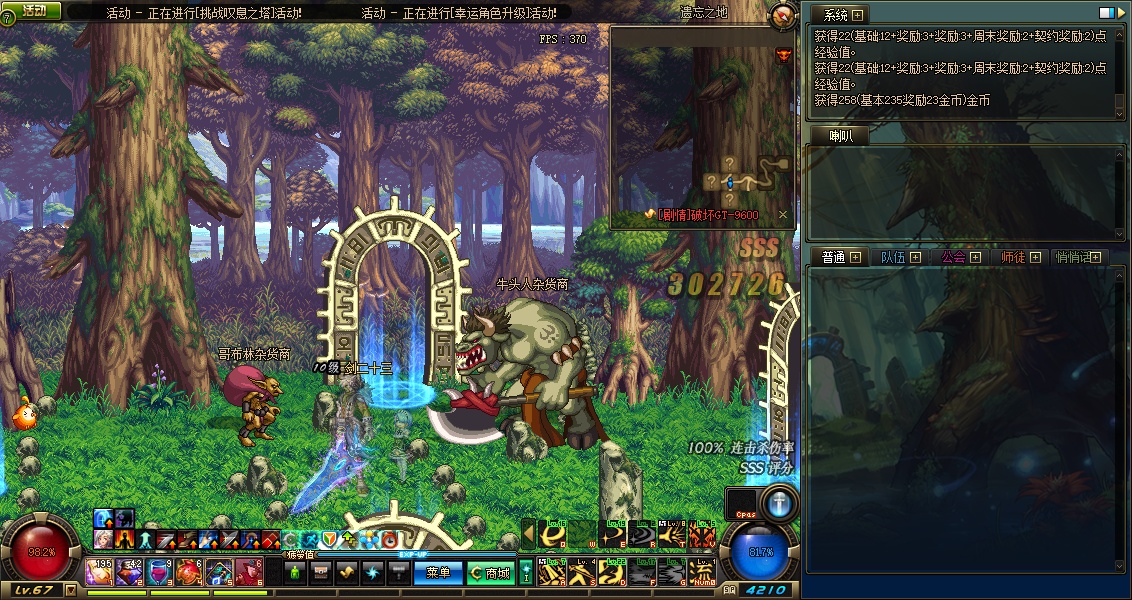This screenshot has width=1132, height=600.
Task: Use the first potion slot with count 195
Action: (x=99, y=572)
